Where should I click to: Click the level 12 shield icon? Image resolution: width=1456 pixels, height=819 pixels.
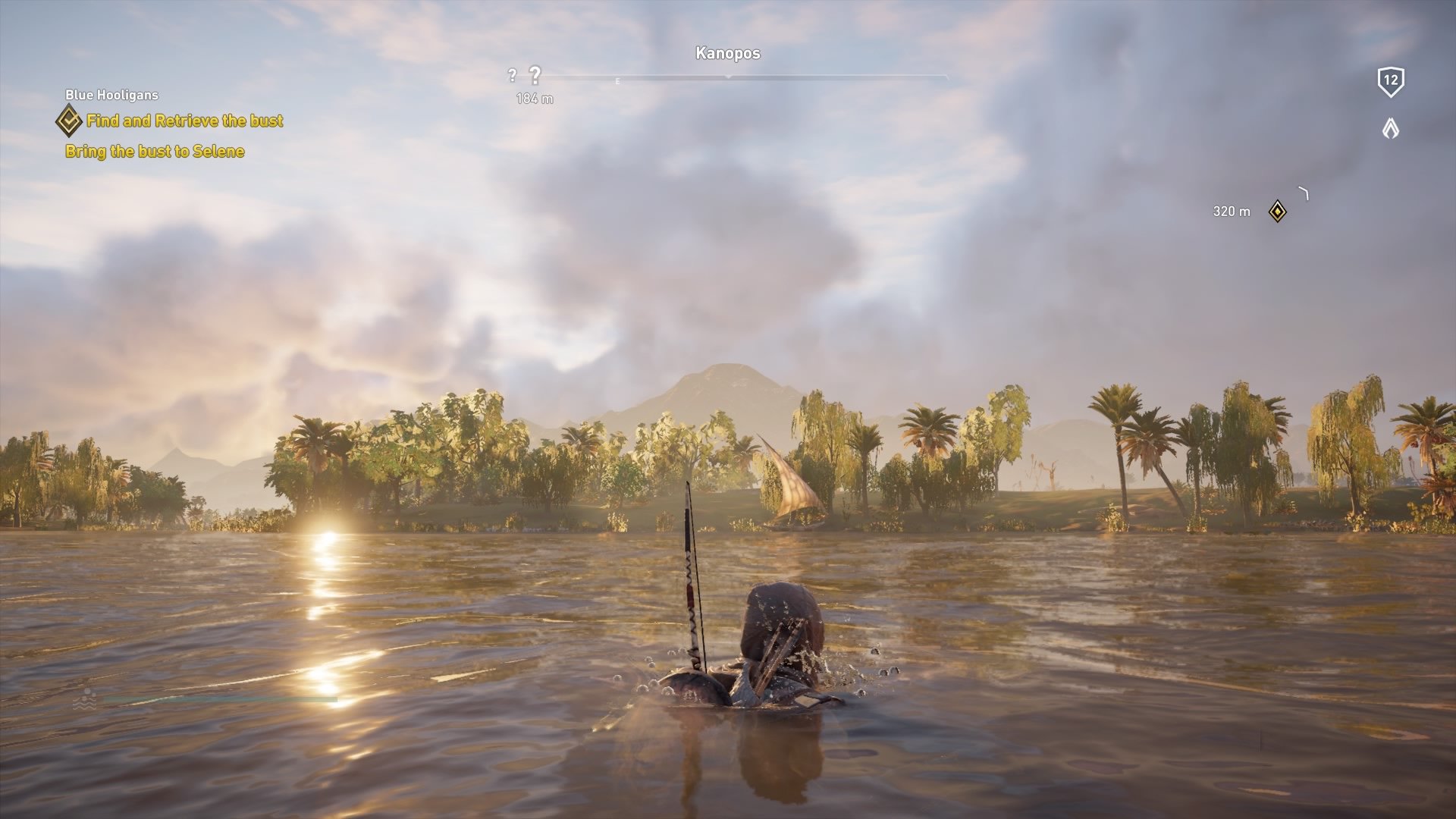tap(1390, 83)
